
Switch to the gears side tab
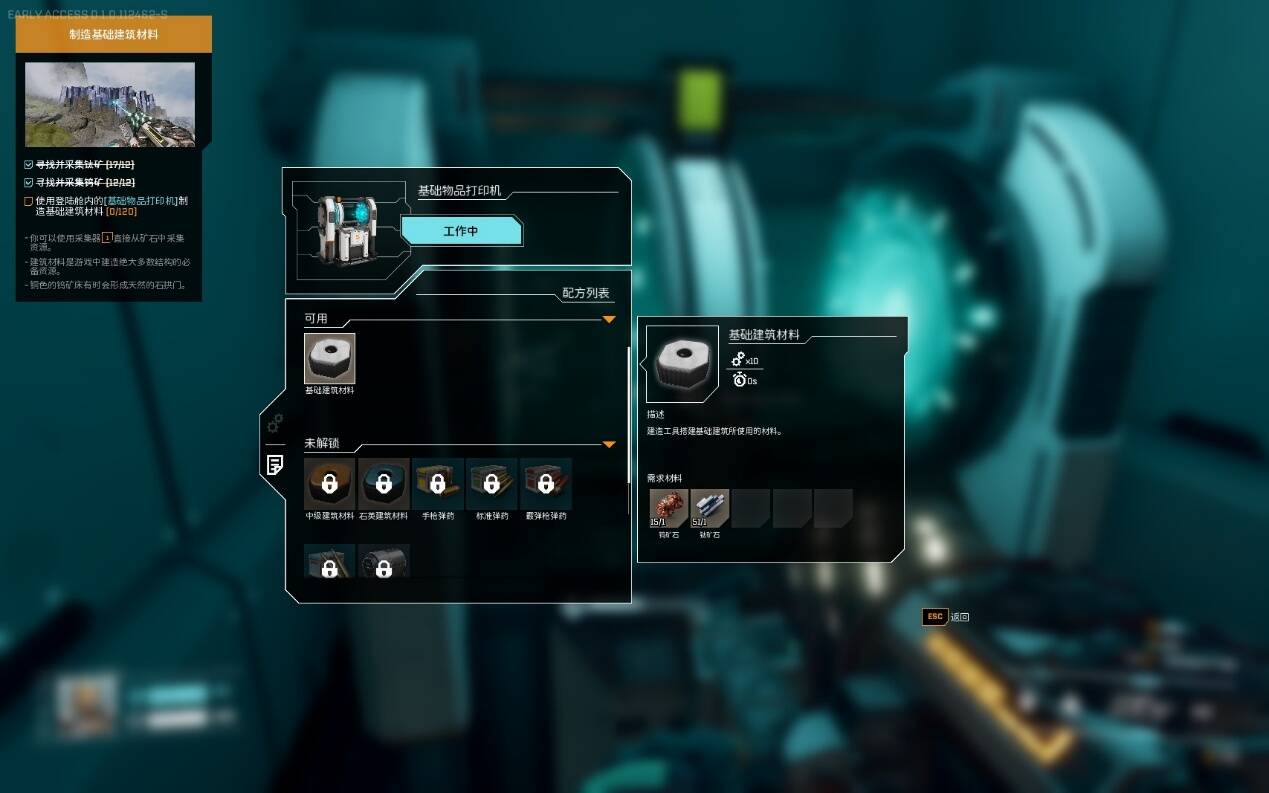click(x=274, y=423)
